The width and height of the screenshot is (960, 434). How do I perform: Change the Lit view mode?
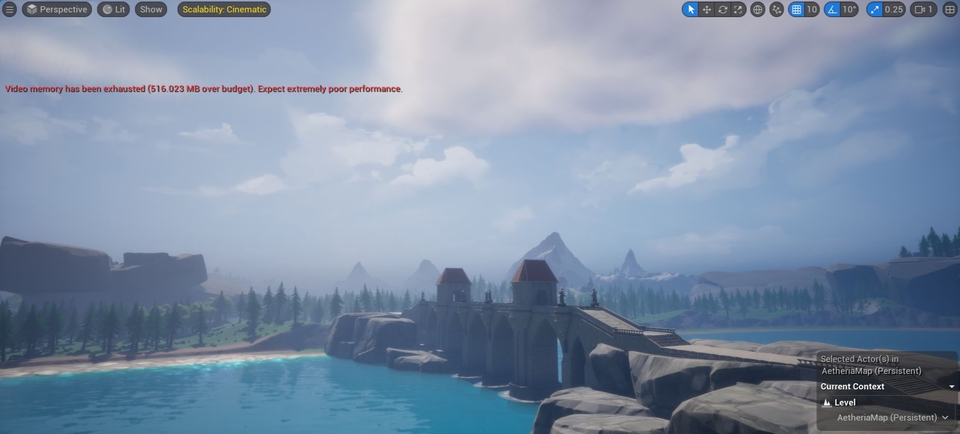(x=113, y=9)
